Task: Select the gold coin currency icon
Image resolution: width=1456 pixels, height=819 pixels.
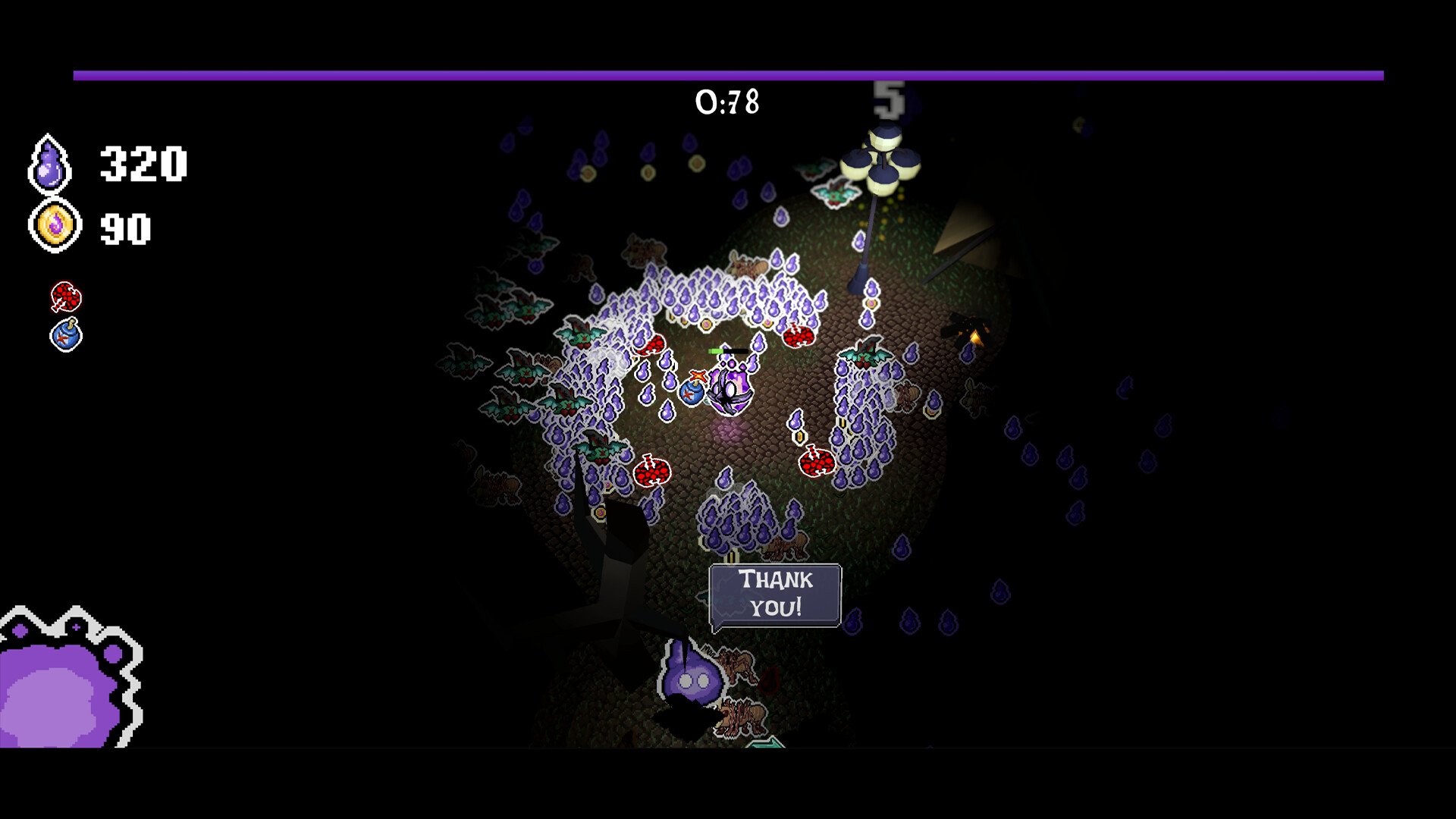Action: (x=50, y=225)
